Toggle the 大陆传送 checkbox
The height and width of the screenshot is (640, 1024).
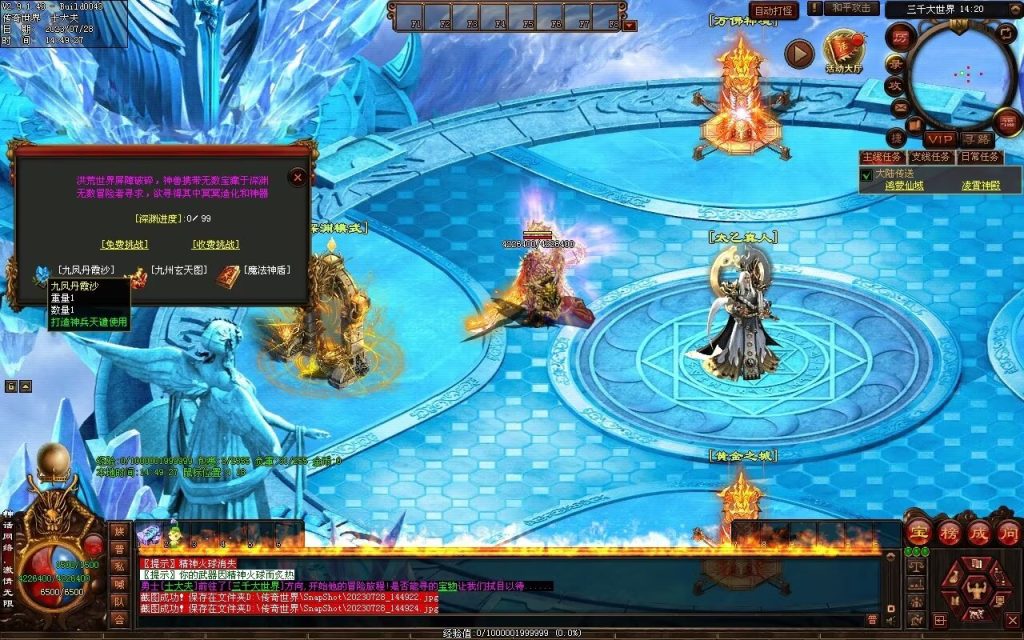coord(867,174)
